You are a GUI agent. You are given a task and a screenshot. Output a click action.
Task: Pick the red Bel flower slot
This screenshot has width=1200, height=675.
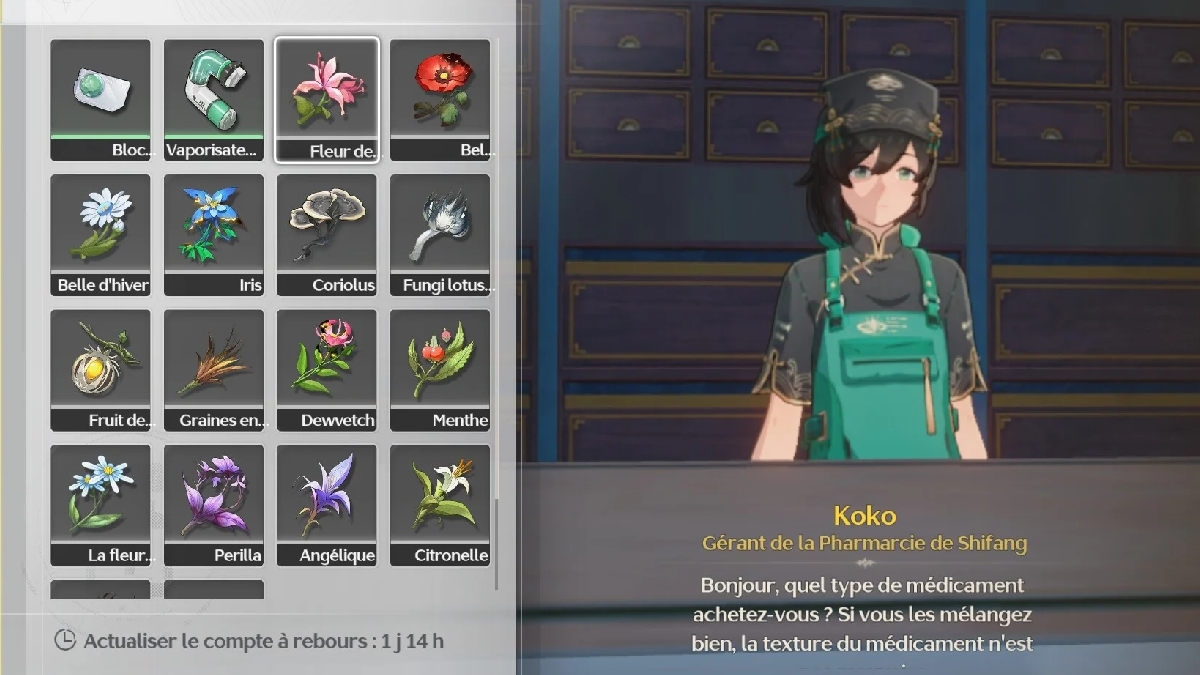click(x=440, y=100)
